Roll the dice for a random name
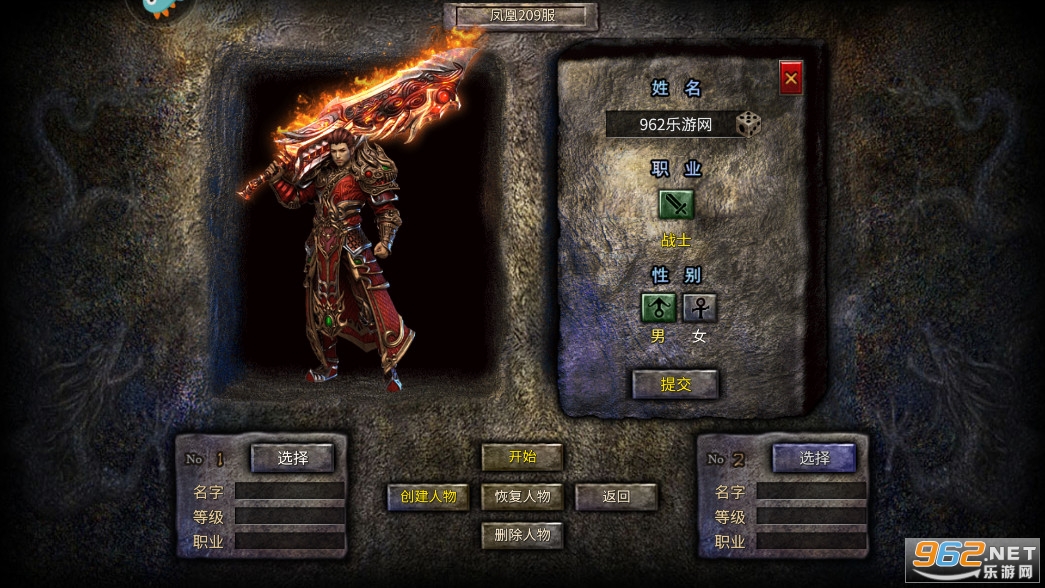Image resolution: width=1045 pixels, height=588 pixels. tap(748, 125)
